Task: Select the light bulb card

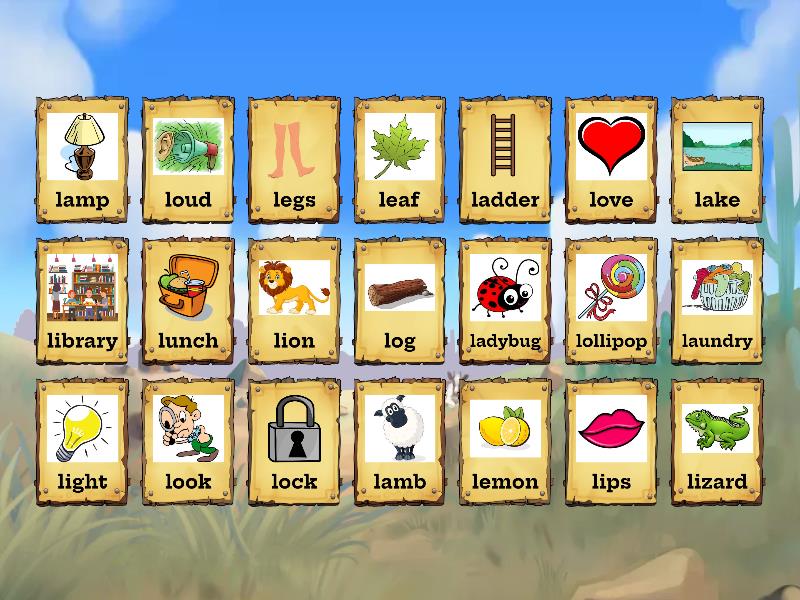Action: click(82, 442)
